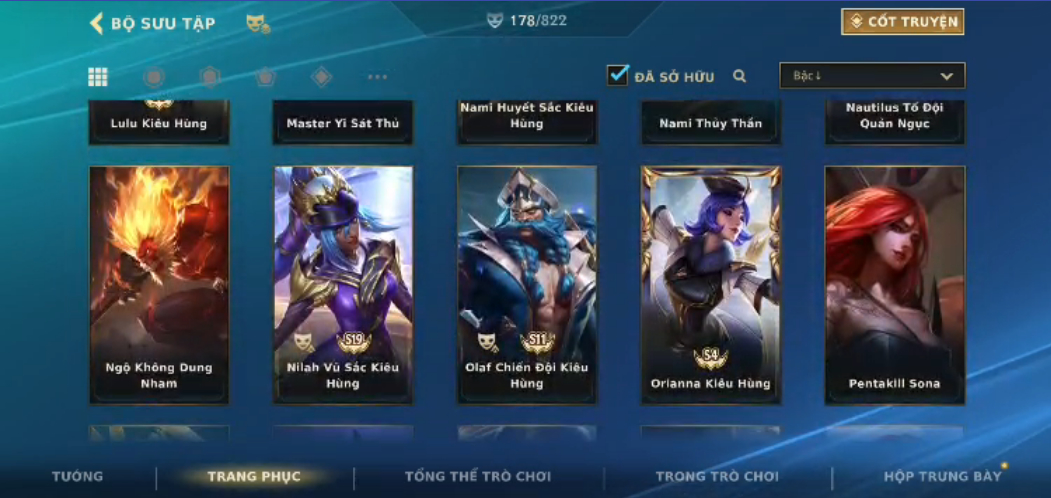Open the Cốt Truyện button
The image size is (1051, 498).
click(902, 22)
